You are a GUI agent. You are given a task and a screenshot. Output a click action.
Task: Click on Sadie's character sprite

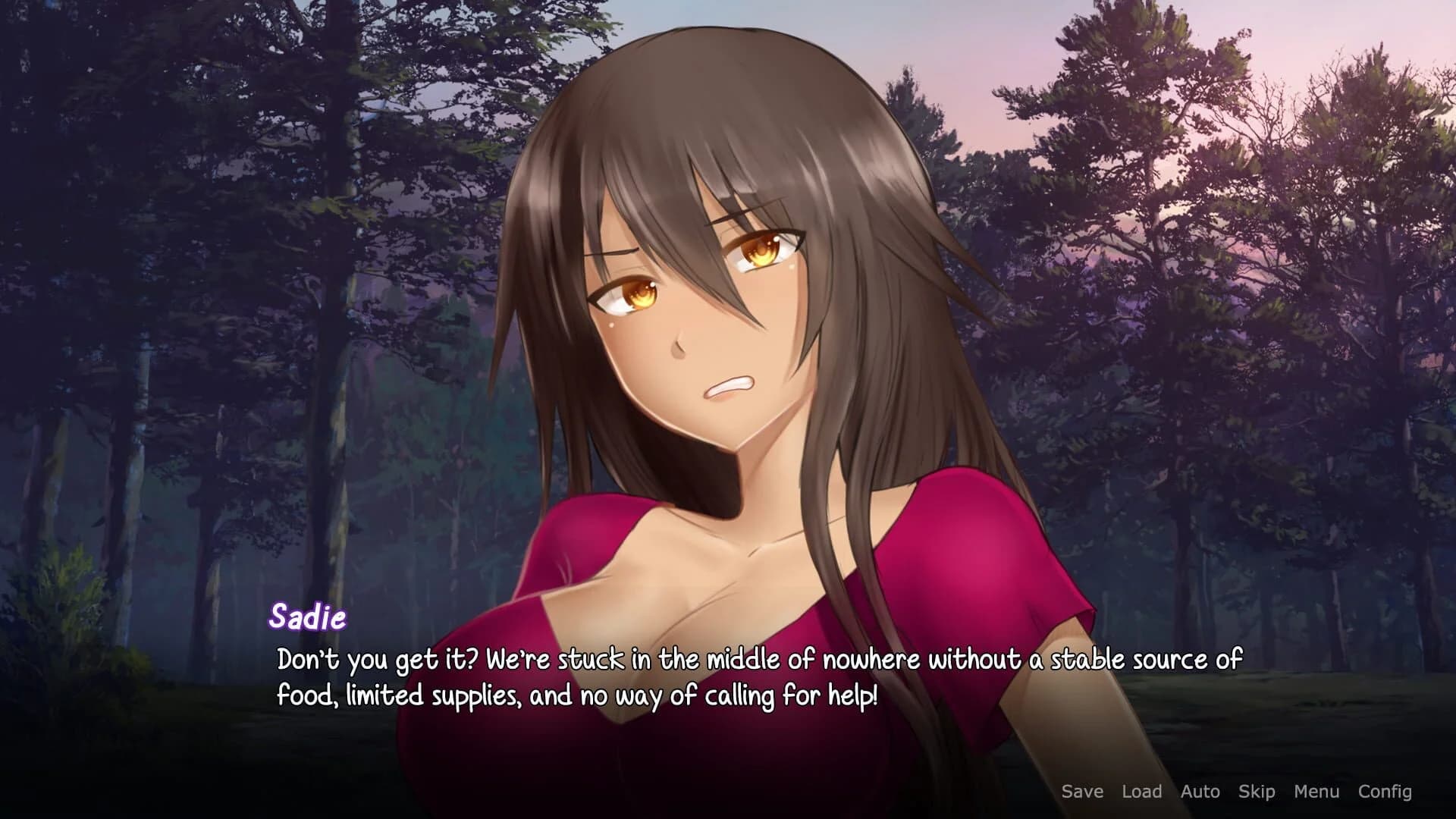pos(720,379)
